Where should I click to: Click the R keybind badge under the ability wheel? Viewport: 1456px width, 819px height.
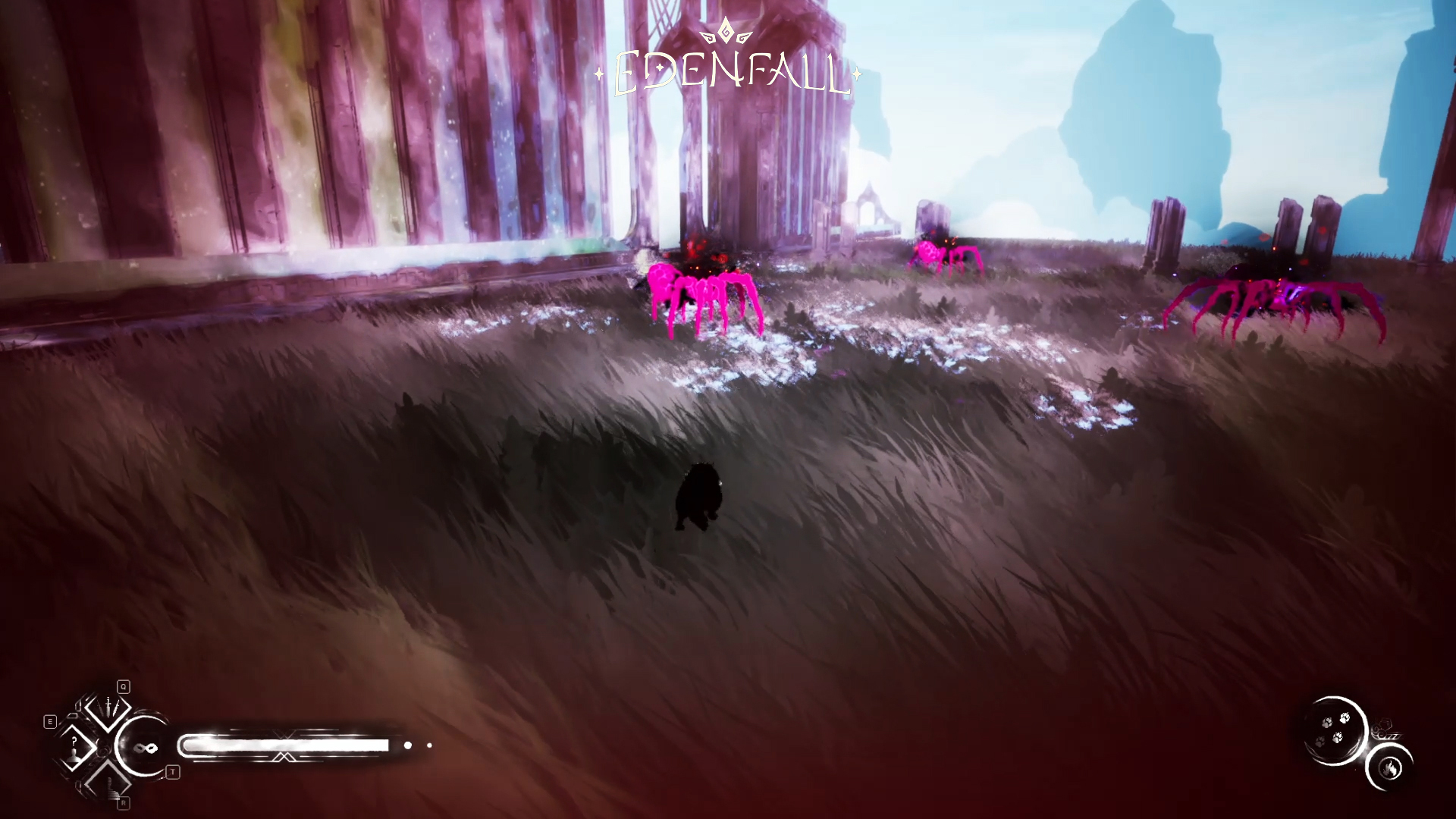click(123, 802)
